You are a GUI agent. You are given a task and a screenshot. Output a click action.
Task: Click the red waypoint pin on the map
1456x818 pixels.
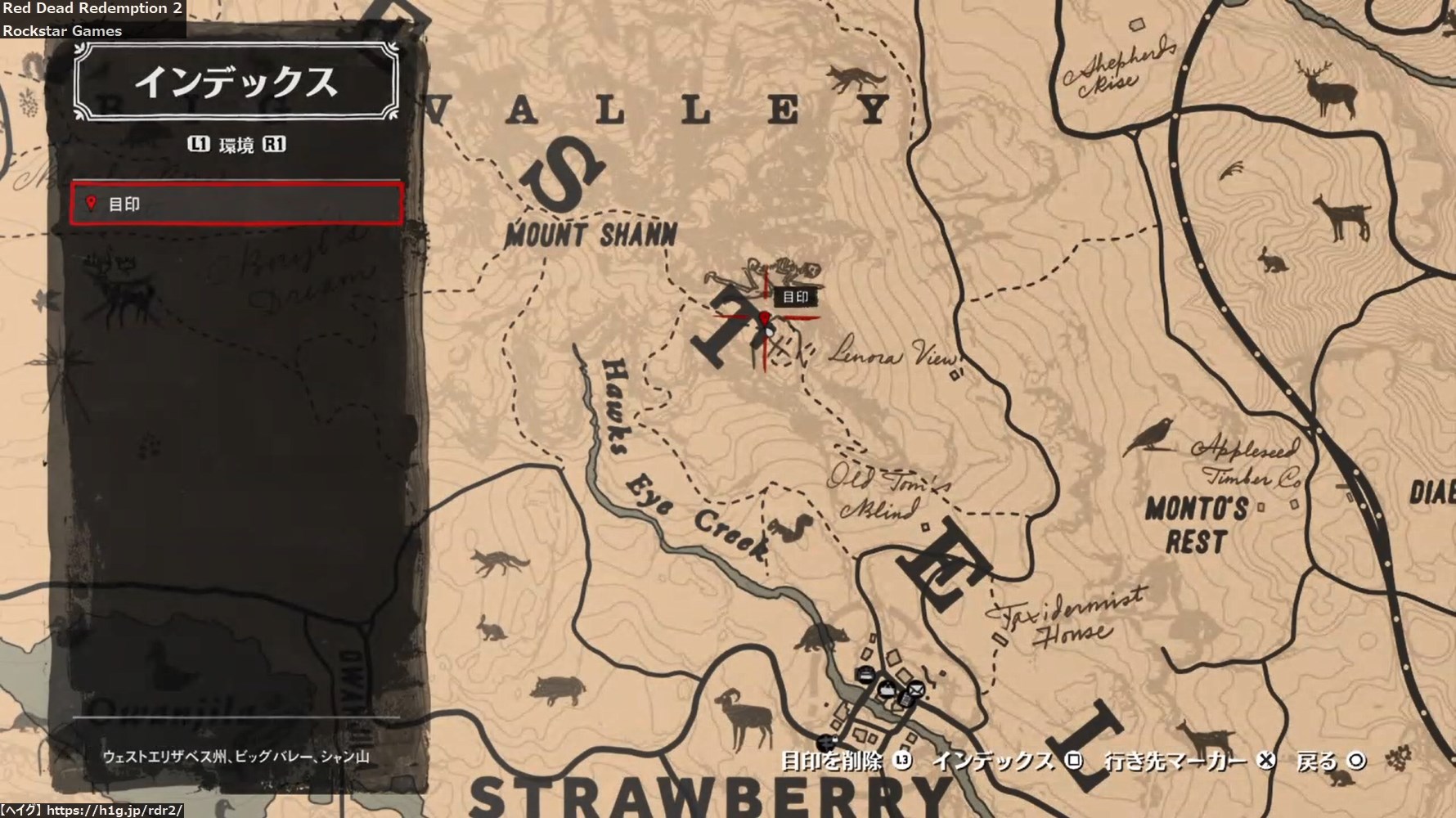pos(765,318)
